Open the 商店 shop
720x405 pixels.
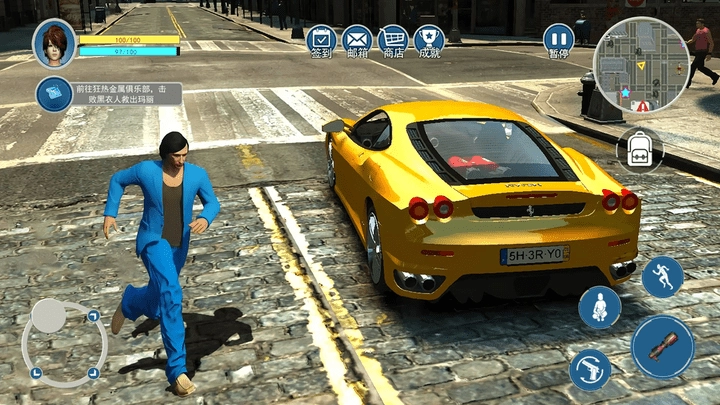(x=393, y=40)
